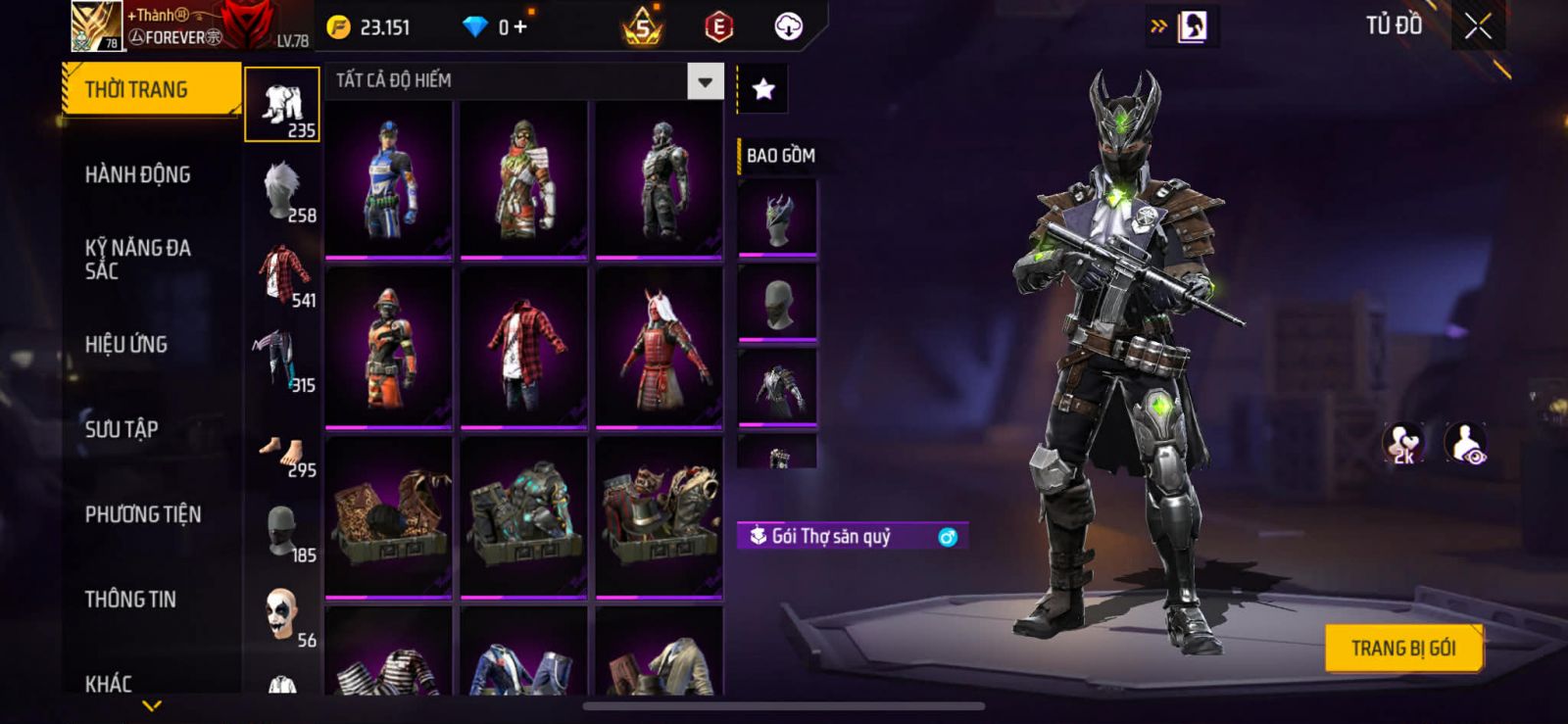Switch to the THỜI TRANG tab
This screenshot has height=724, width=1568.
click(x=151, y=90)
